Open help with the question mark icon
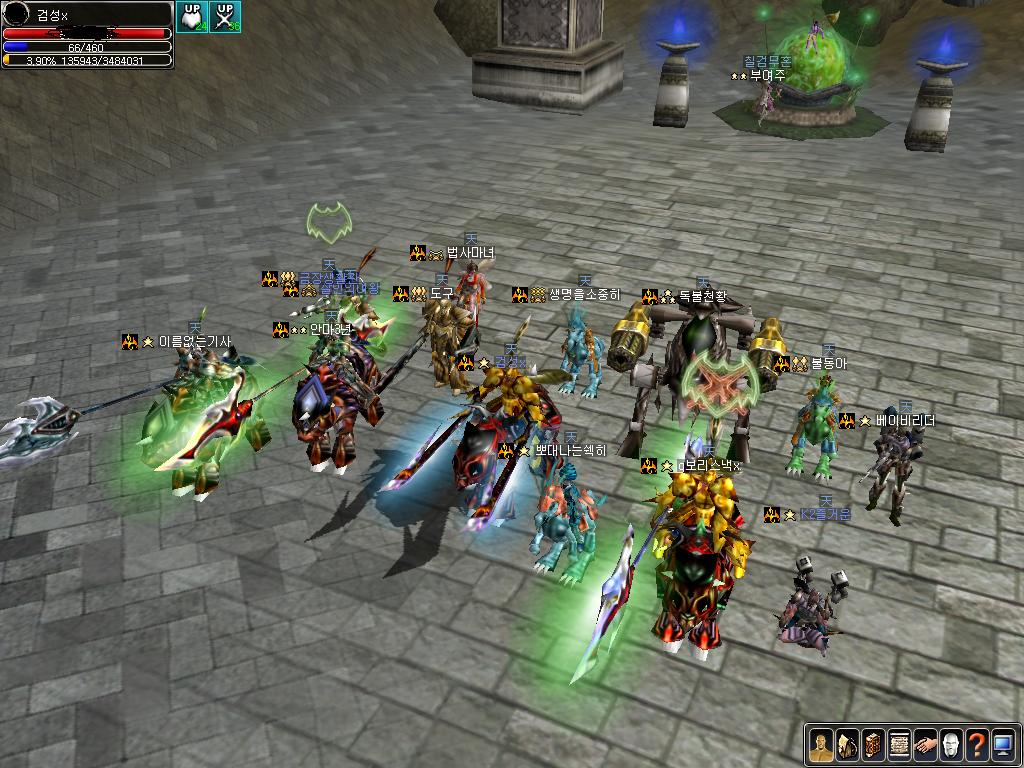This screenshot has height=768, width=1024. [977, 745]
